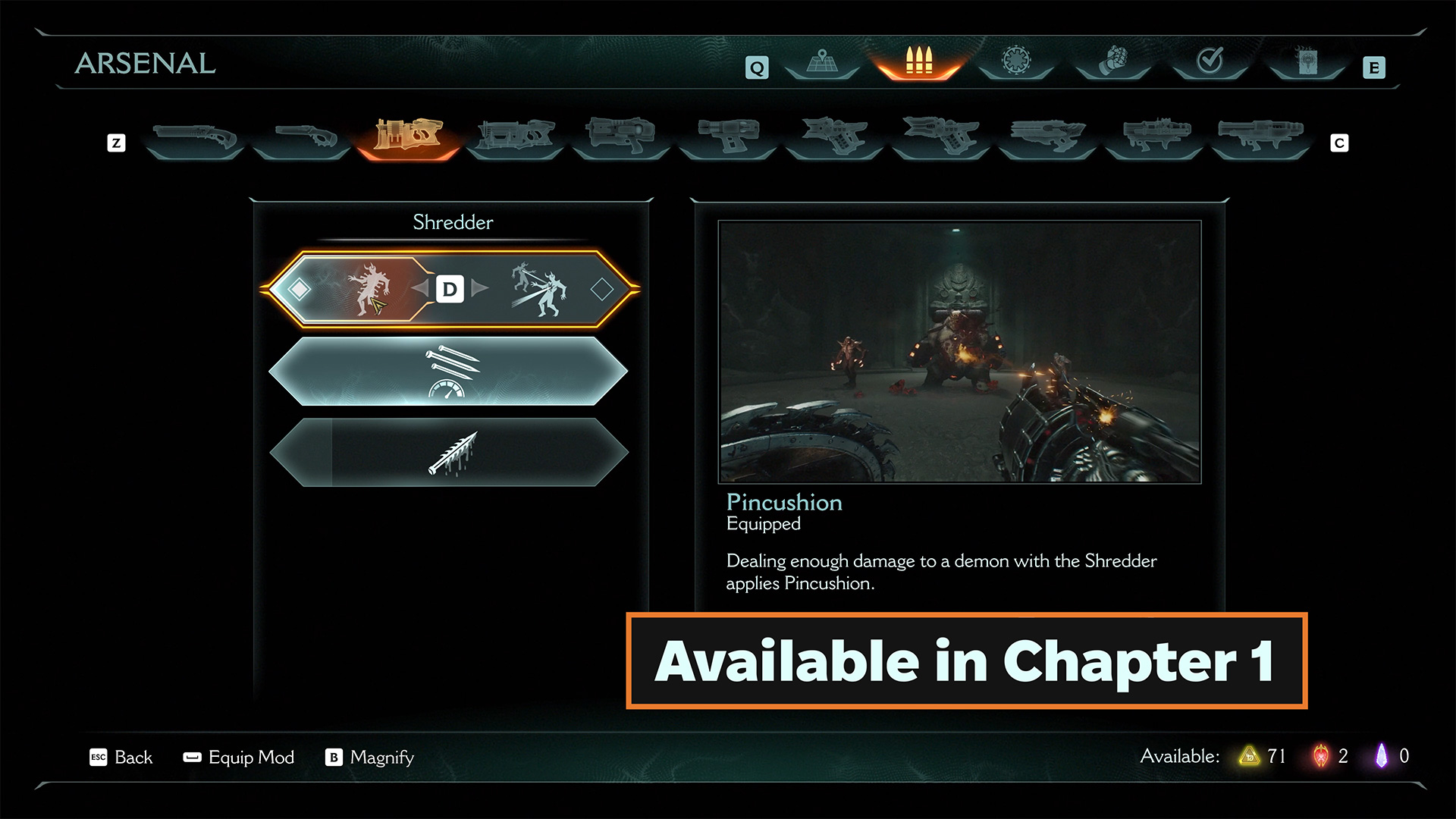Select the nails and speedometer upgrade
The image size is (1456, 819).
(449, 372)
